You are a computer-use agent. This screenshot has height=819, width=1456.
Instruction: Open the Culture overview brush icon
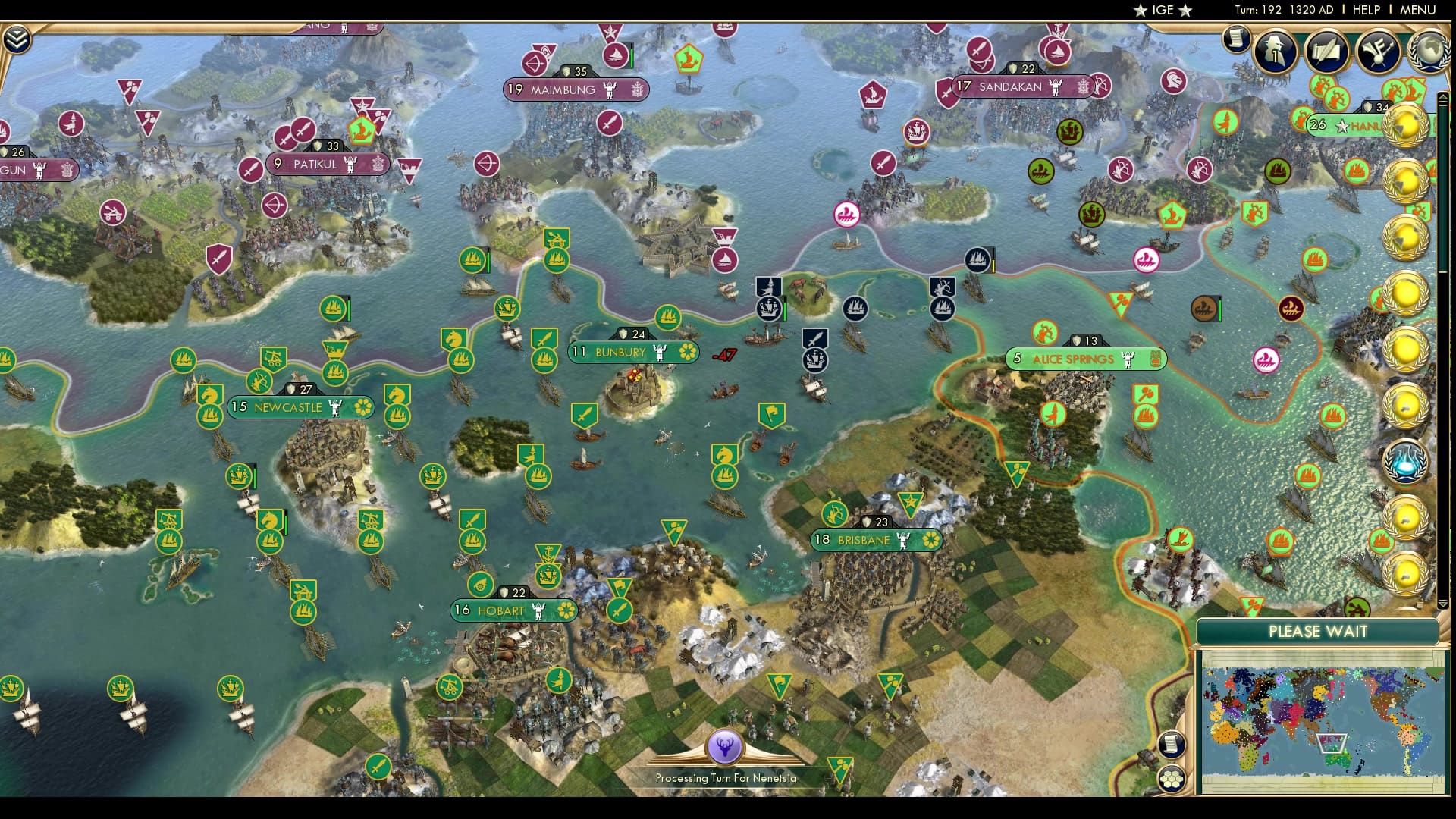[x=1376, y=49]
